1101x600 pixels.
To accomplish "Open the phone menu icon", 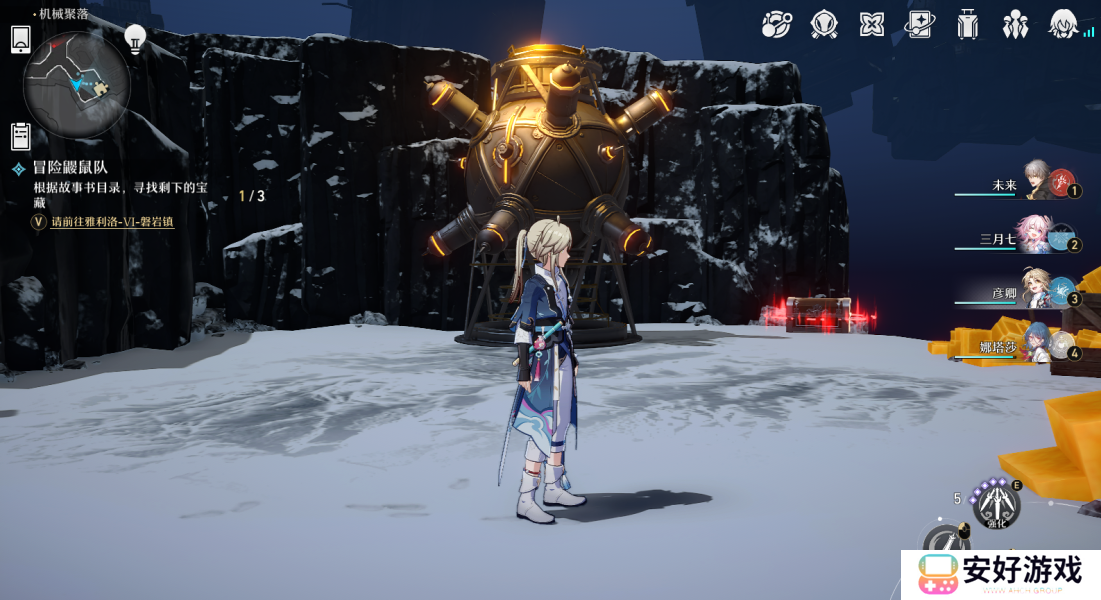I will [x=21, y=39].
